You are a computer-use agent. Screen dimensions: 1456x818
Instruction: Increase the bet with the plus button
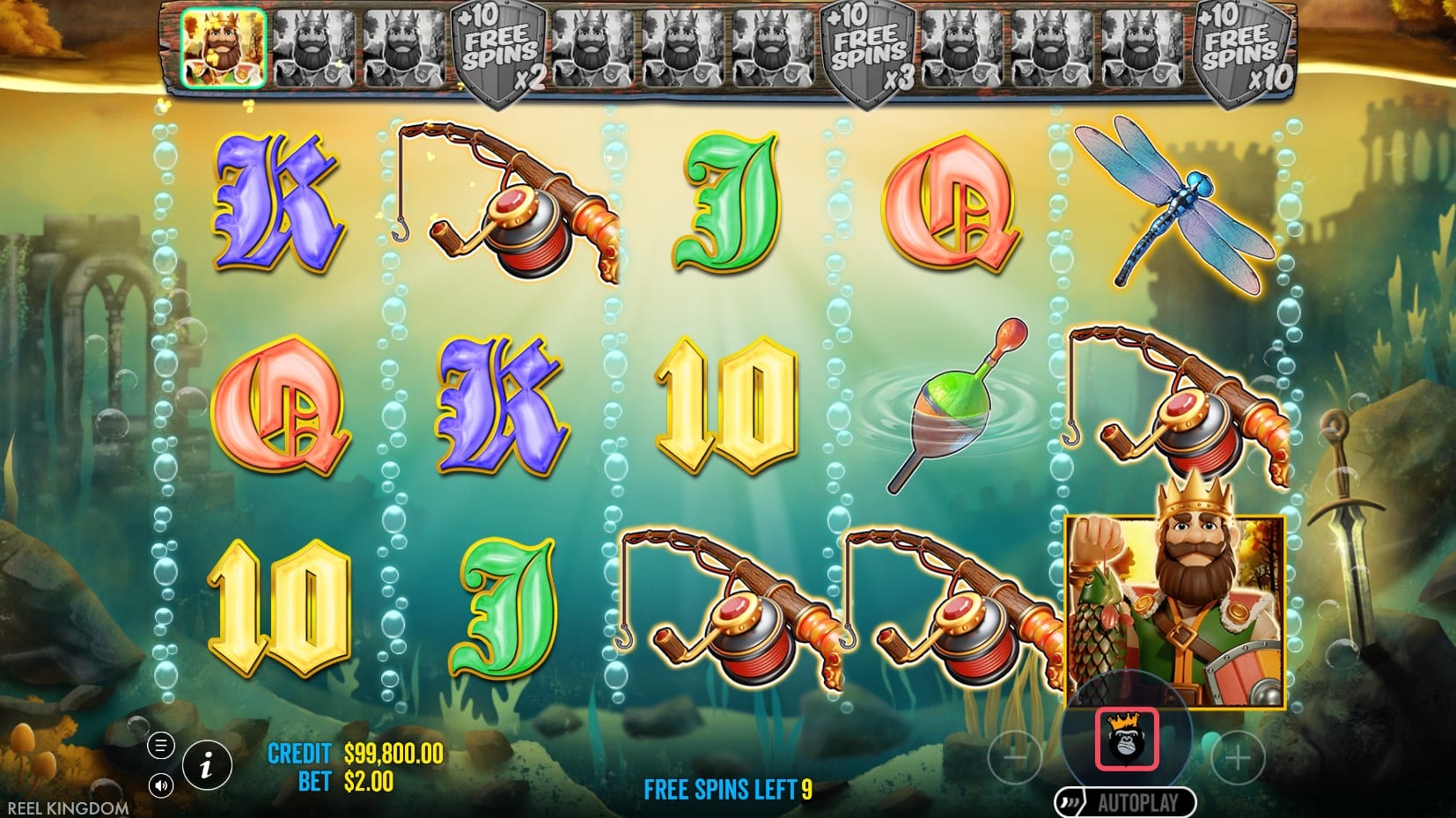click(x=1238, y=756)
